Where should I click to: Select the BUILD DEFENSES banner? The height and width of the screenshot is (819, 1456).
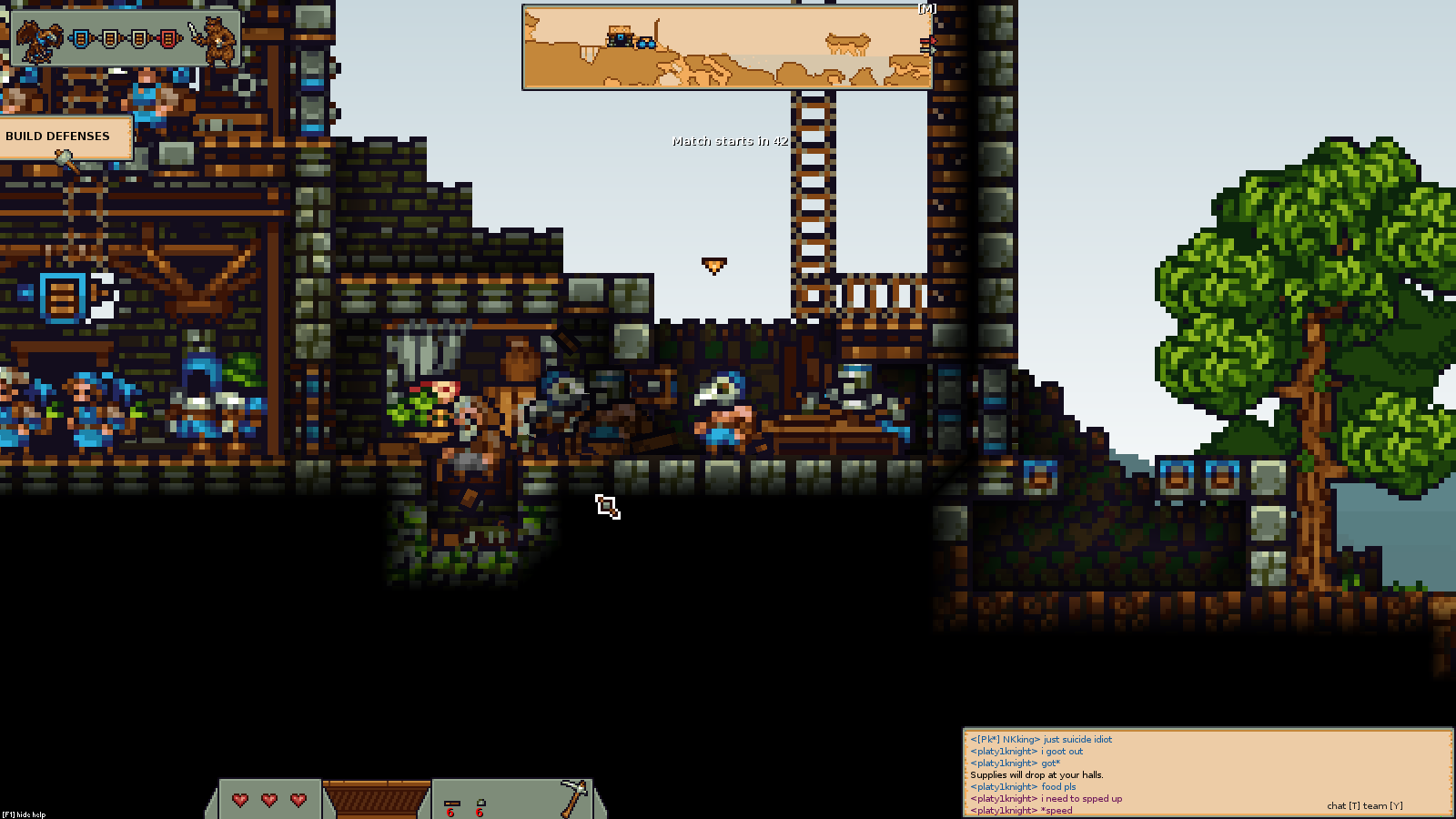pyautogui.click(x=64, y=136)
